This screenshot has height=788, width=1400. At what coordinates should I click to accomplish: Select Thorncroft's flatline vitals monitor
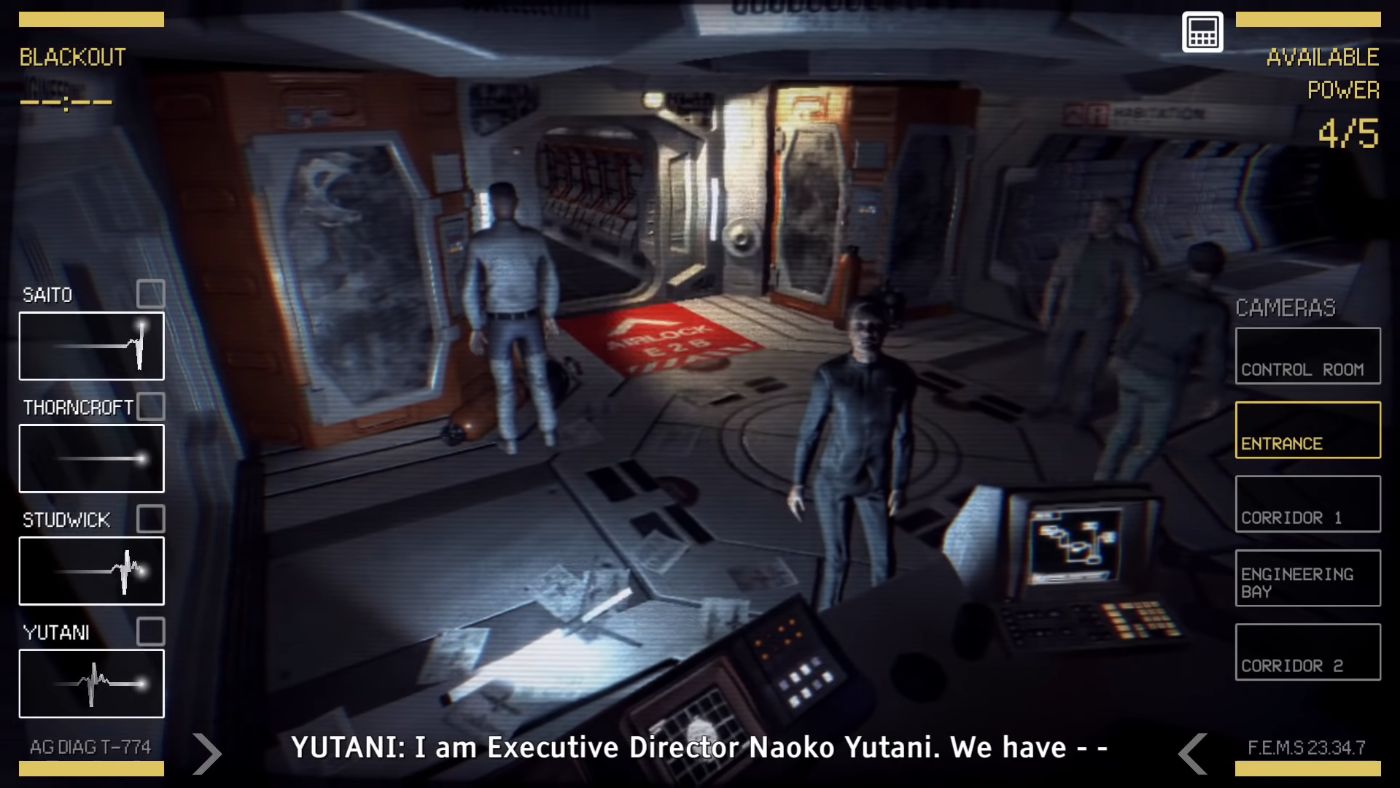pos(91,458)
